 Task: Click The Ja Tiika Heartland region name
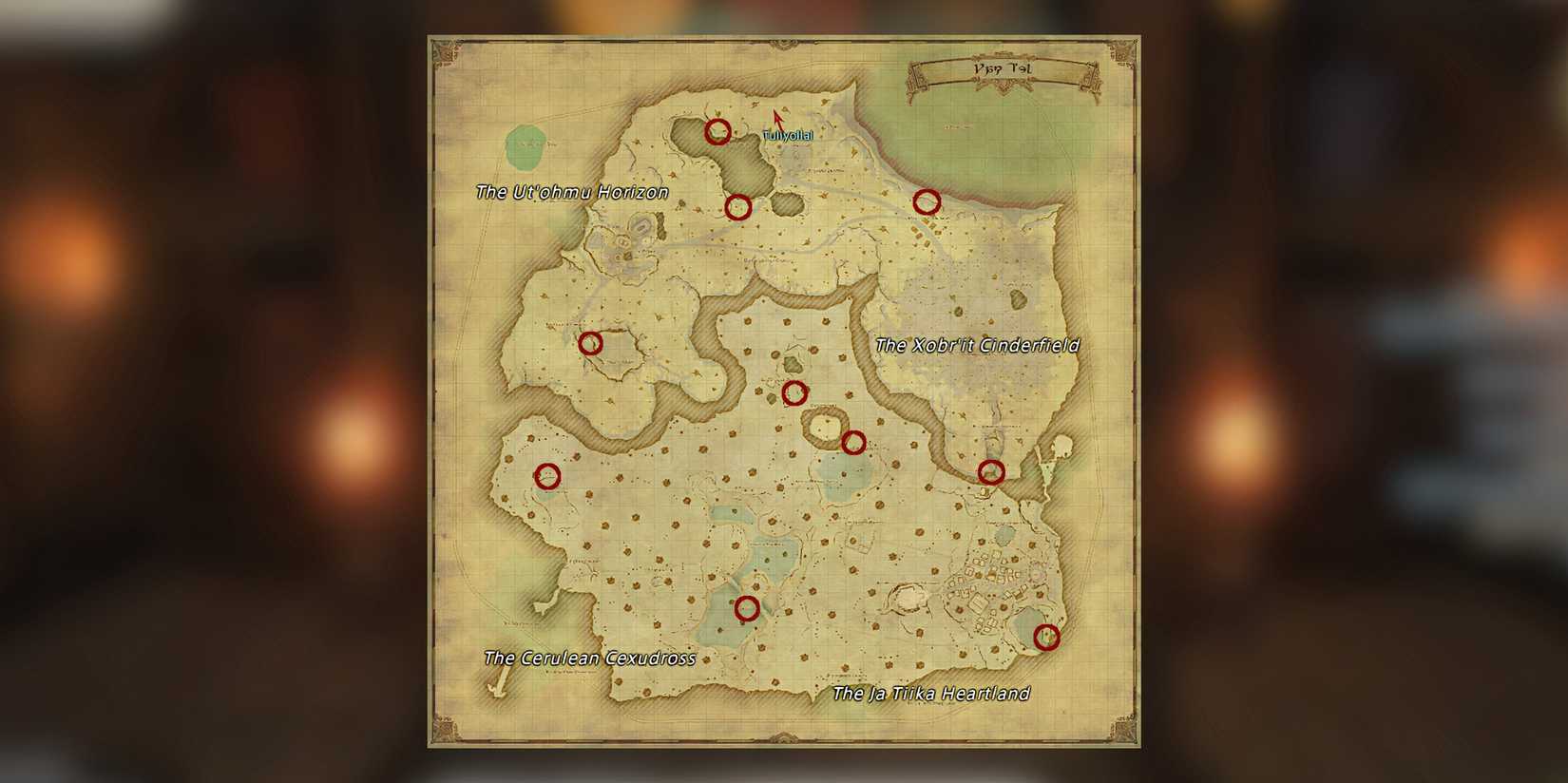tap(931, 694)
